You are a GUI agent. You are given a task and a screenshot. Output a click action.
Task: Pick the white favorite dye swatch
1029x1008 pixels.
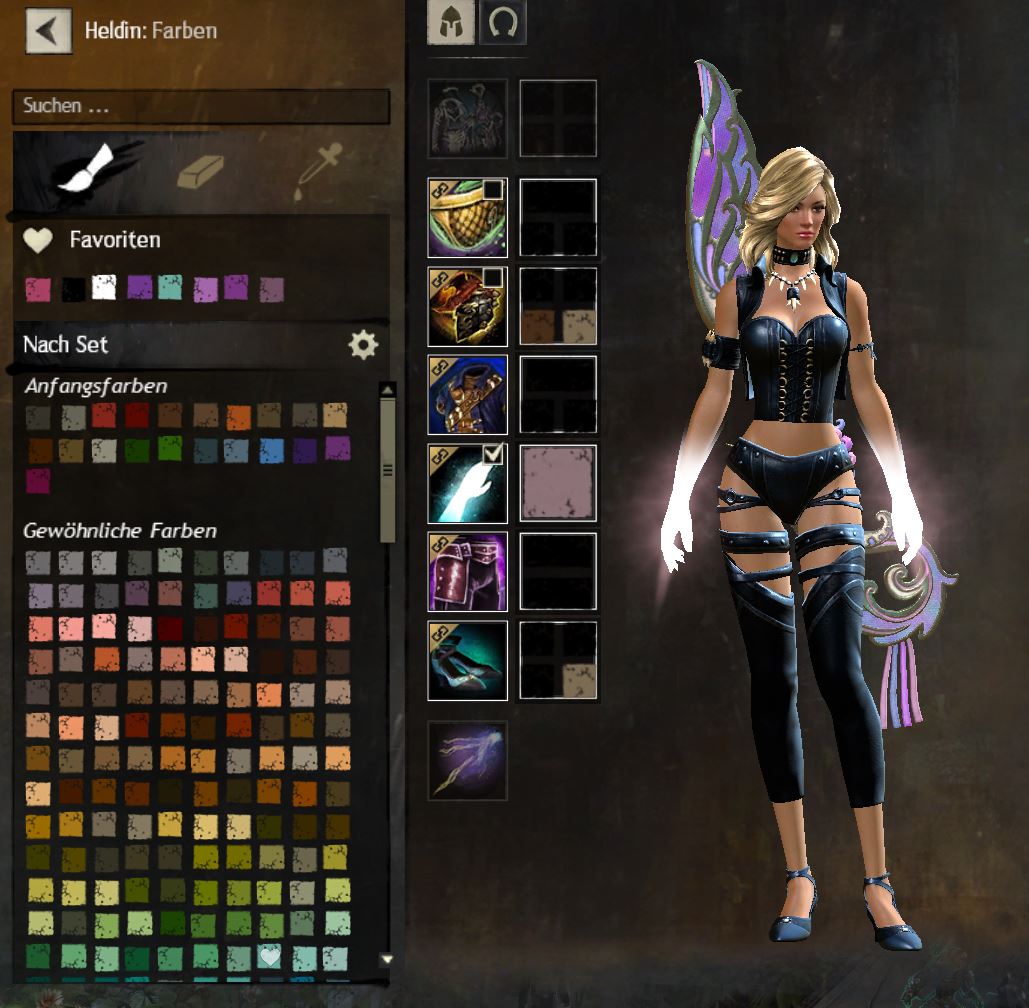pyautogui.click(x=104, y=288)
